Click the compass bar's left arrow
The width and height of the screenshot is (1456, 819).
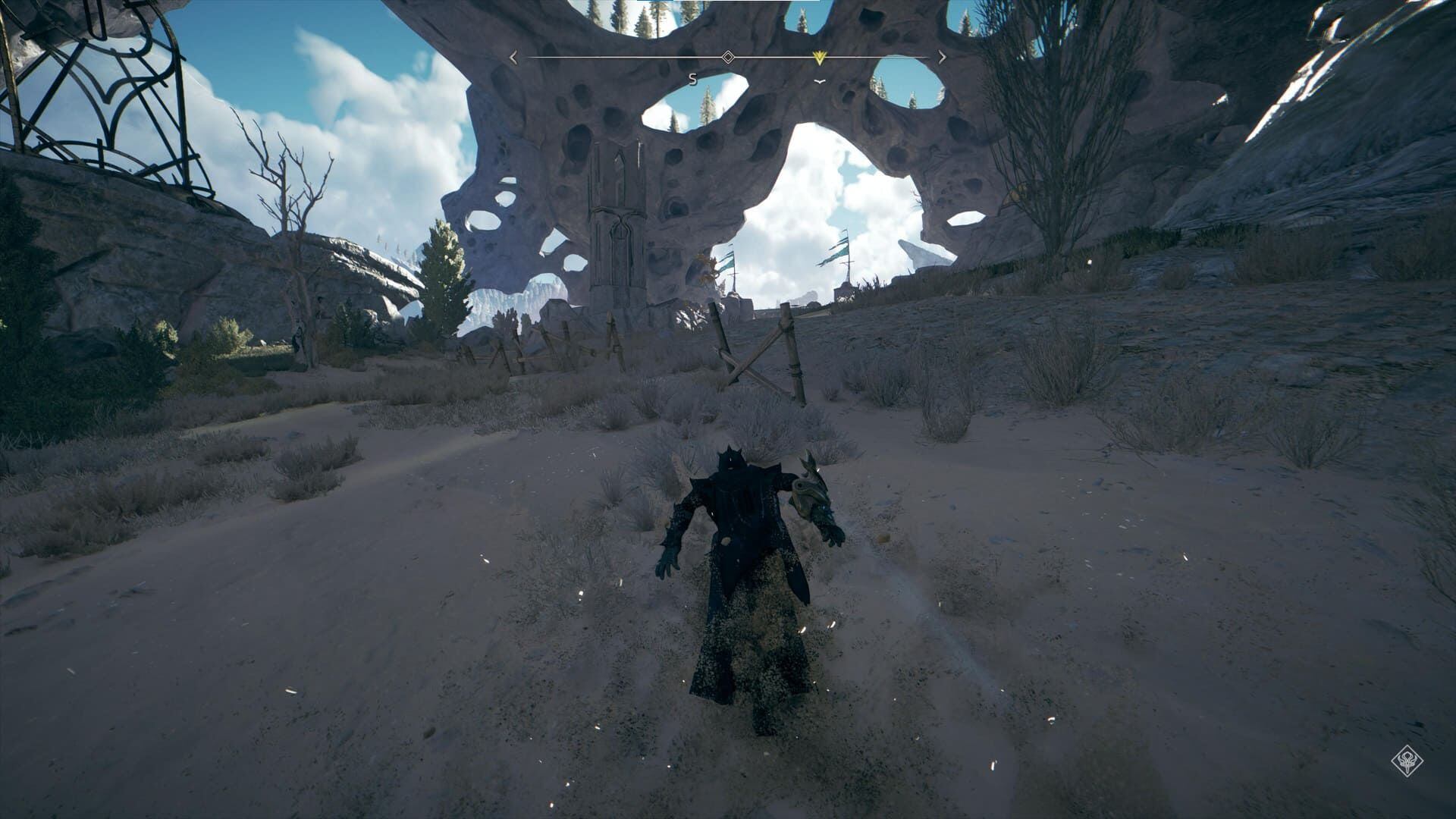coord(513,57)
